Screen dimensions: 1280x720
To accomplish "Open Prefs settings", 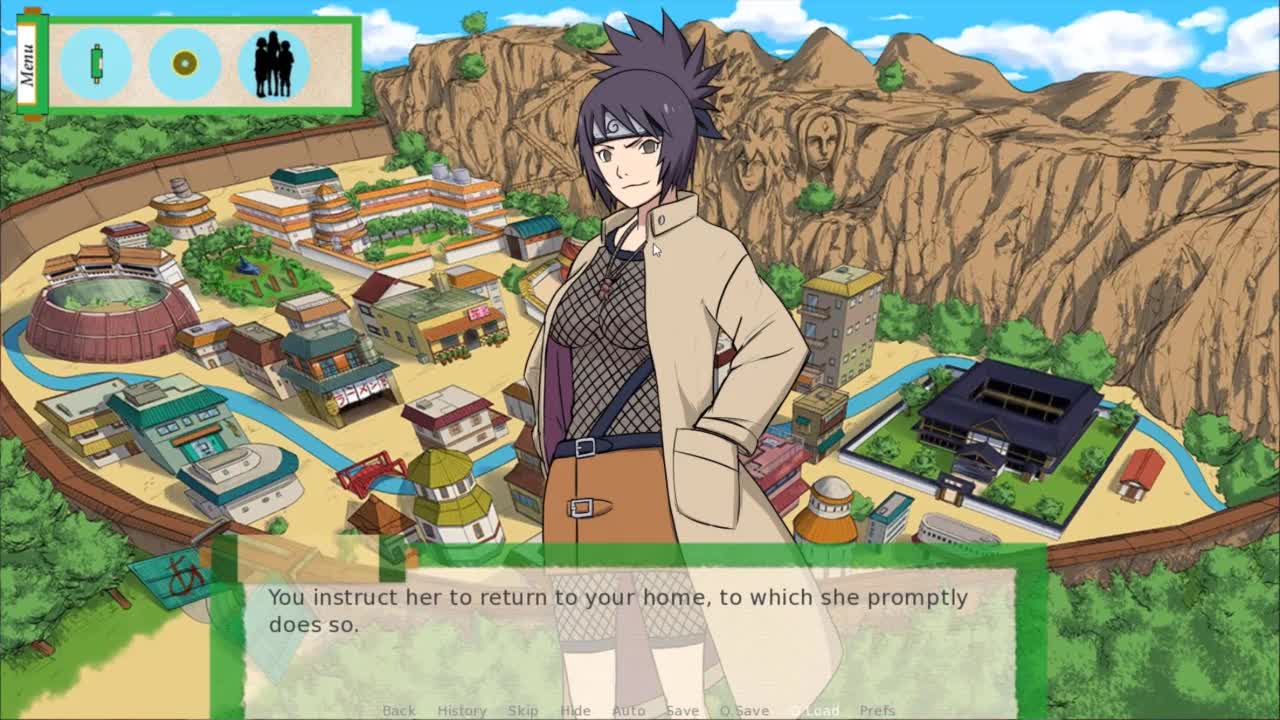I will pos(877,711).
